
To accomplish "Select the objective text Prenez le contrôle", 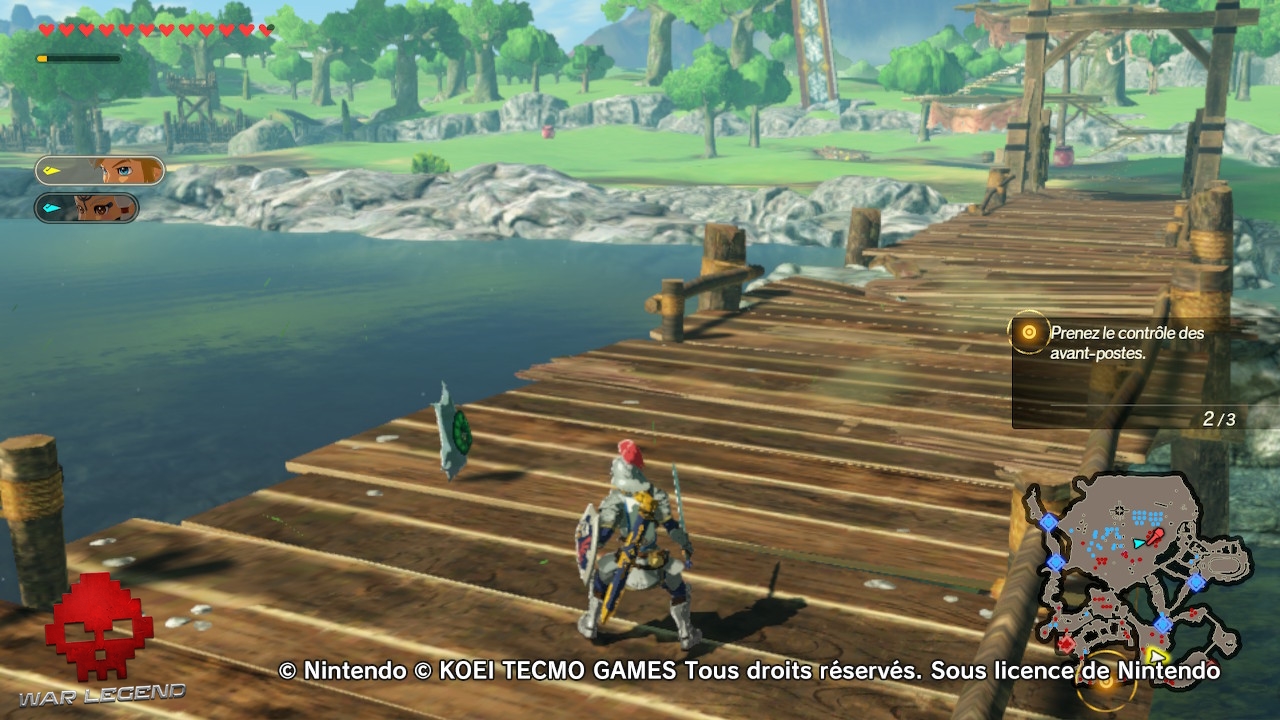I will click(1125, 334).
